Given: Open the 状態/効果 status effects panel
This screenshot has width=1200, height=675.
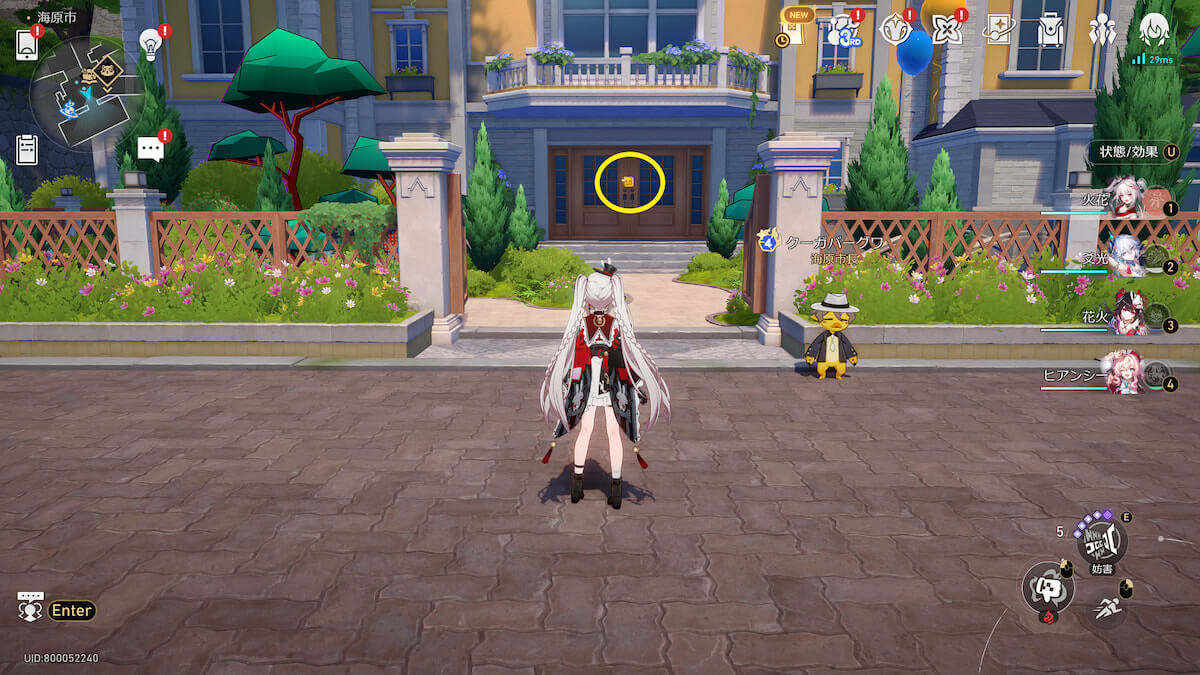Looking at the screenshot, I should click(x=1135, y=152).
